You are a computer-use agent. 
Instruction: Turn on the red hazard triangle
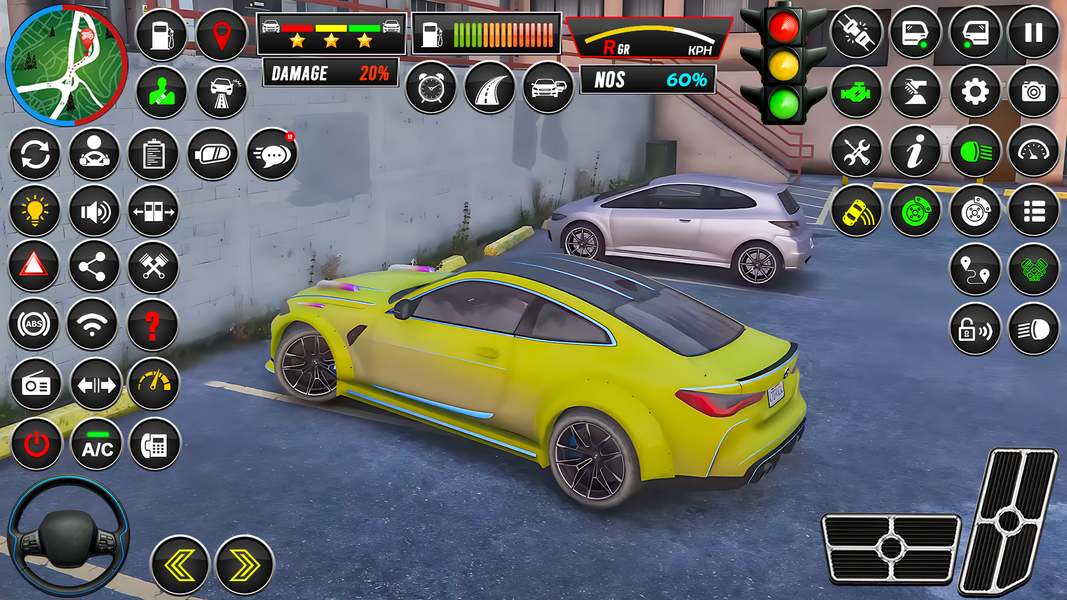pyautogui.click(x=34, y=266)
